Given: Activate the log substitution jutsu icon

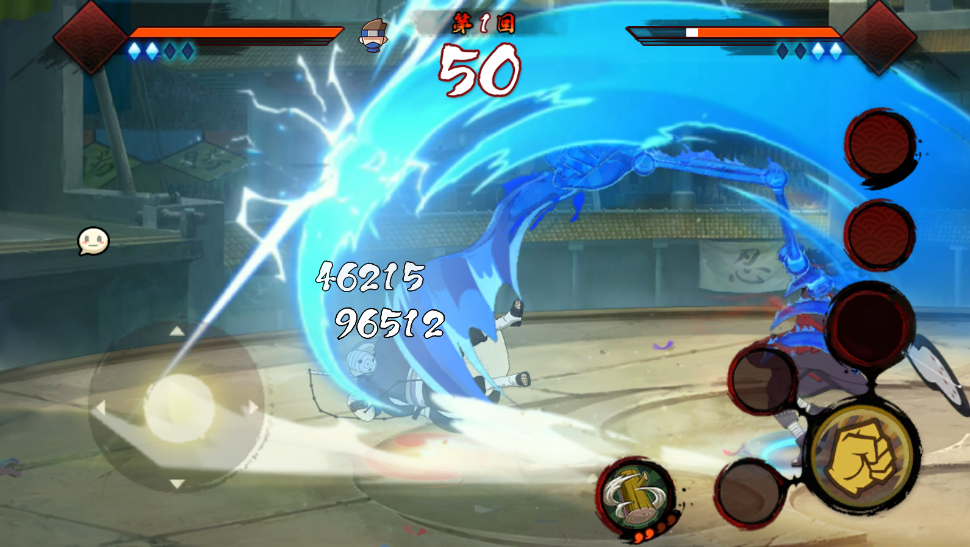Looking at the screenshot, I should click(x=636, y=494).
